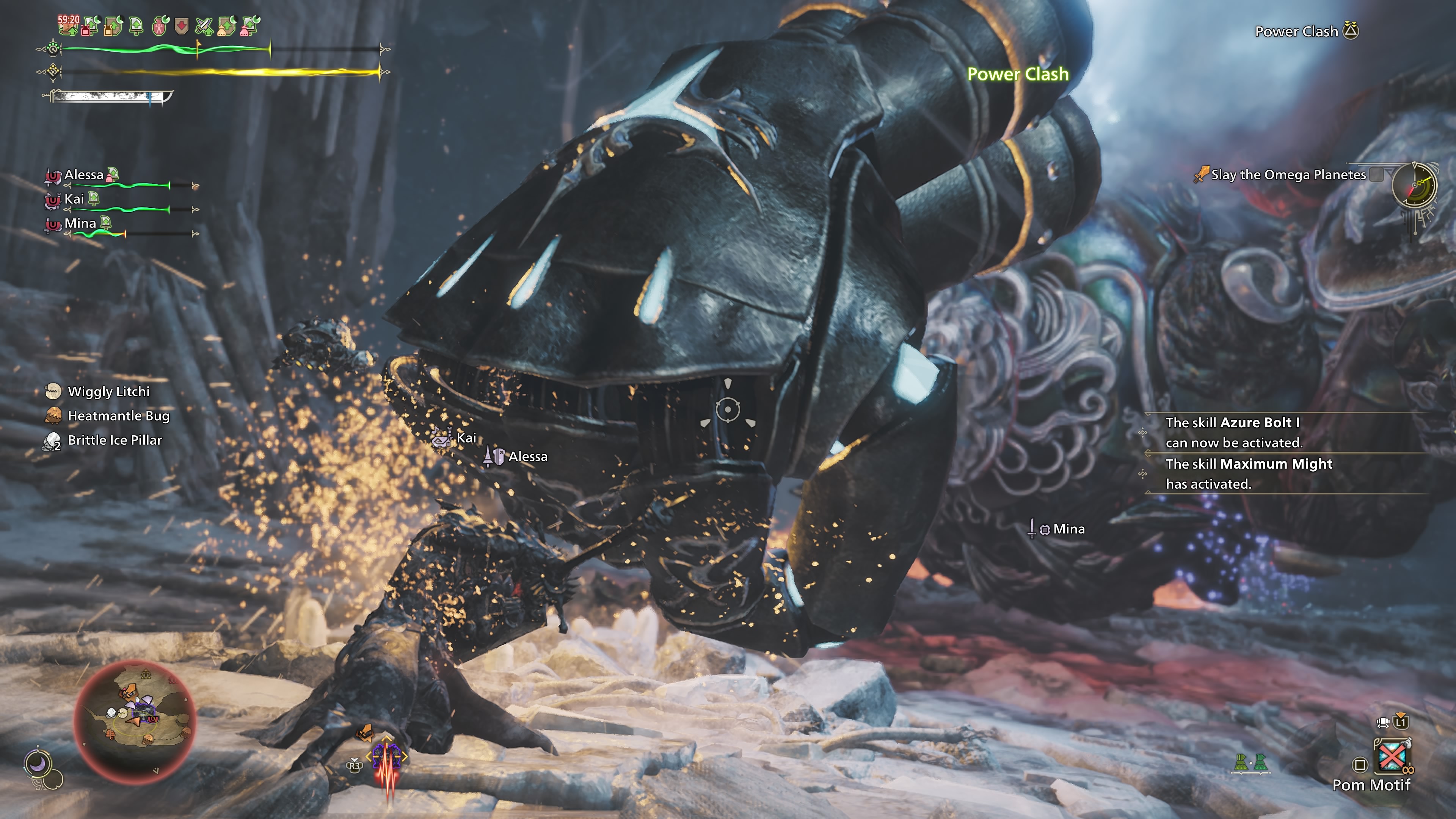The image size is (1456, 819).
Task: Click the Azure Bolt I skill notification
Action: pos(1232,432)
